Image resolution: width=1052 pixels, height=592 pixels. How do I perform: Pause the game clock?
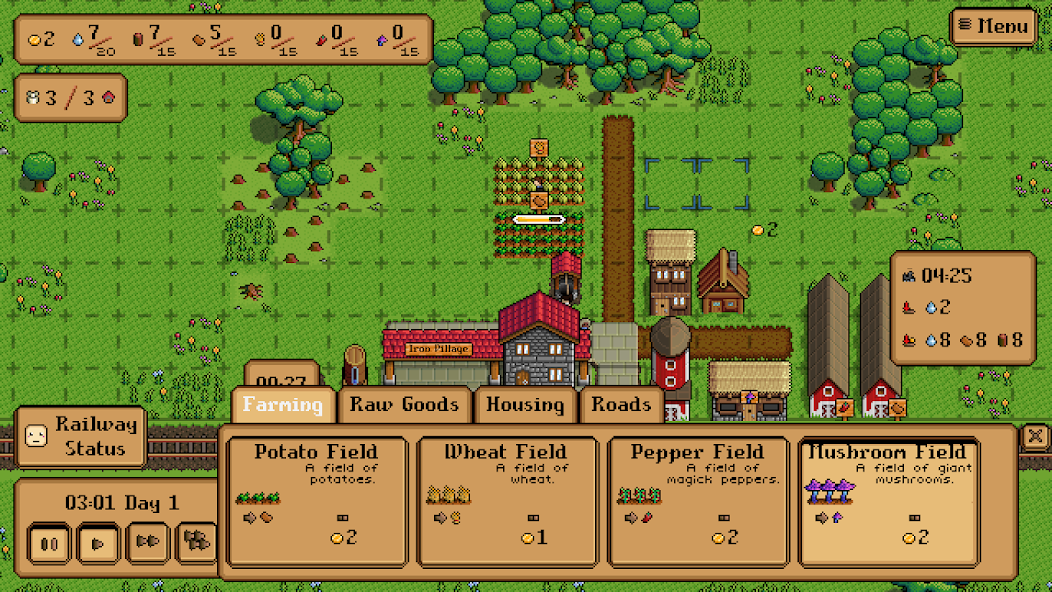pyautogui.click(x=49, y=543)
